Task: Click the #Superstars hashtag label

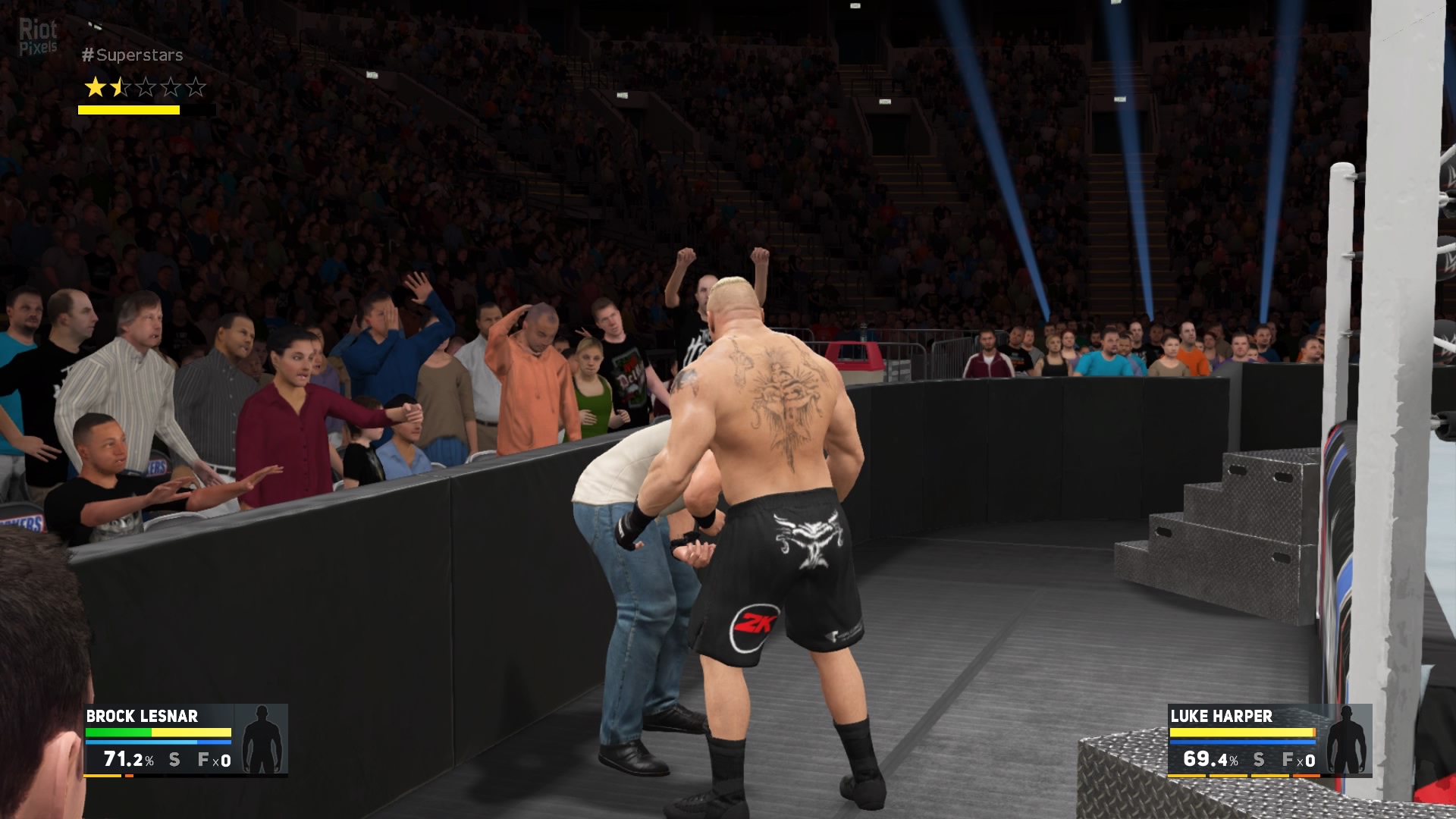Action: pos(132,55)
